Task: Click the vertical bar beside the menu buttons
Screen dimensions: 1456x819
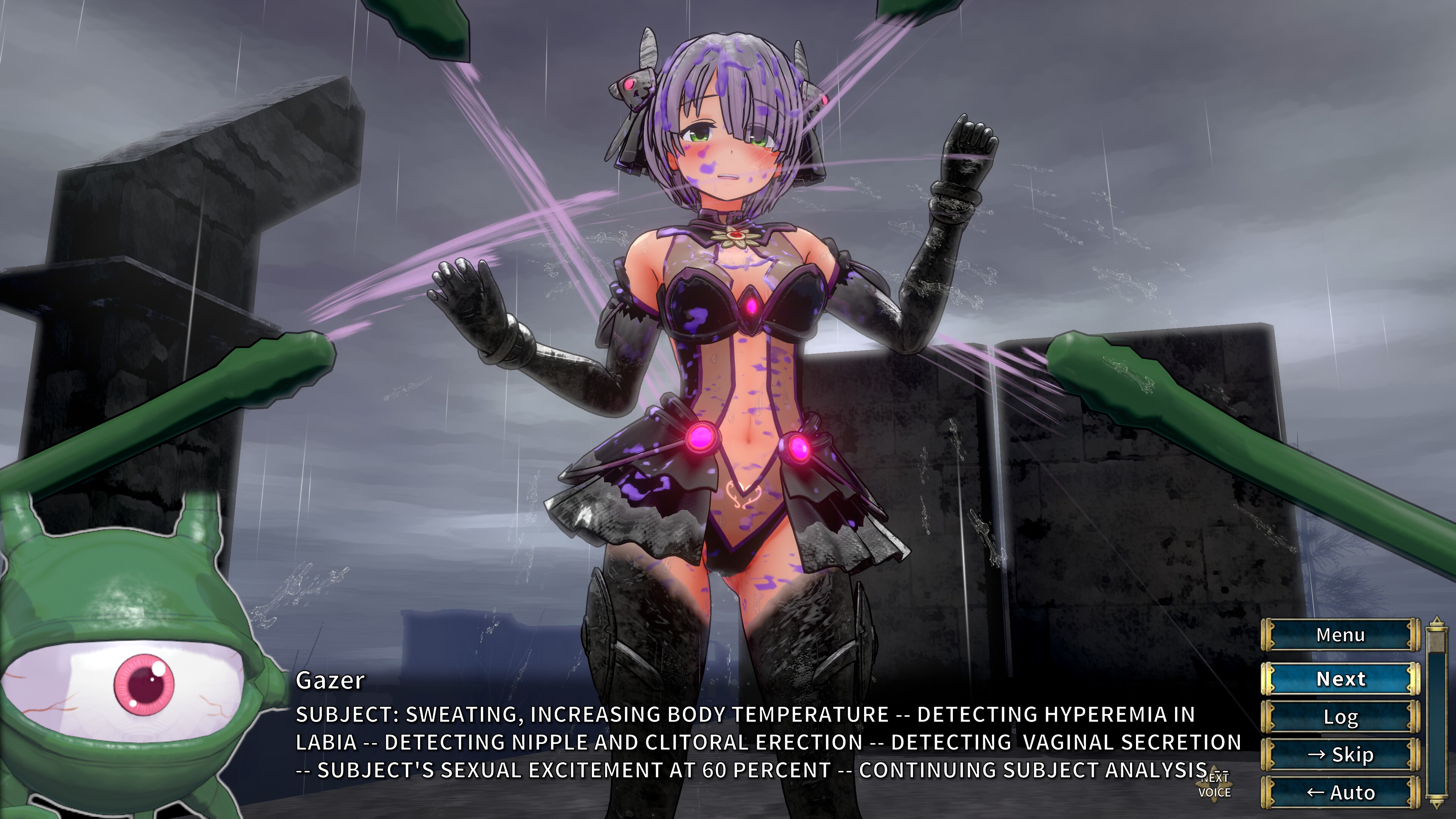Action: [x=1437, y=712]
